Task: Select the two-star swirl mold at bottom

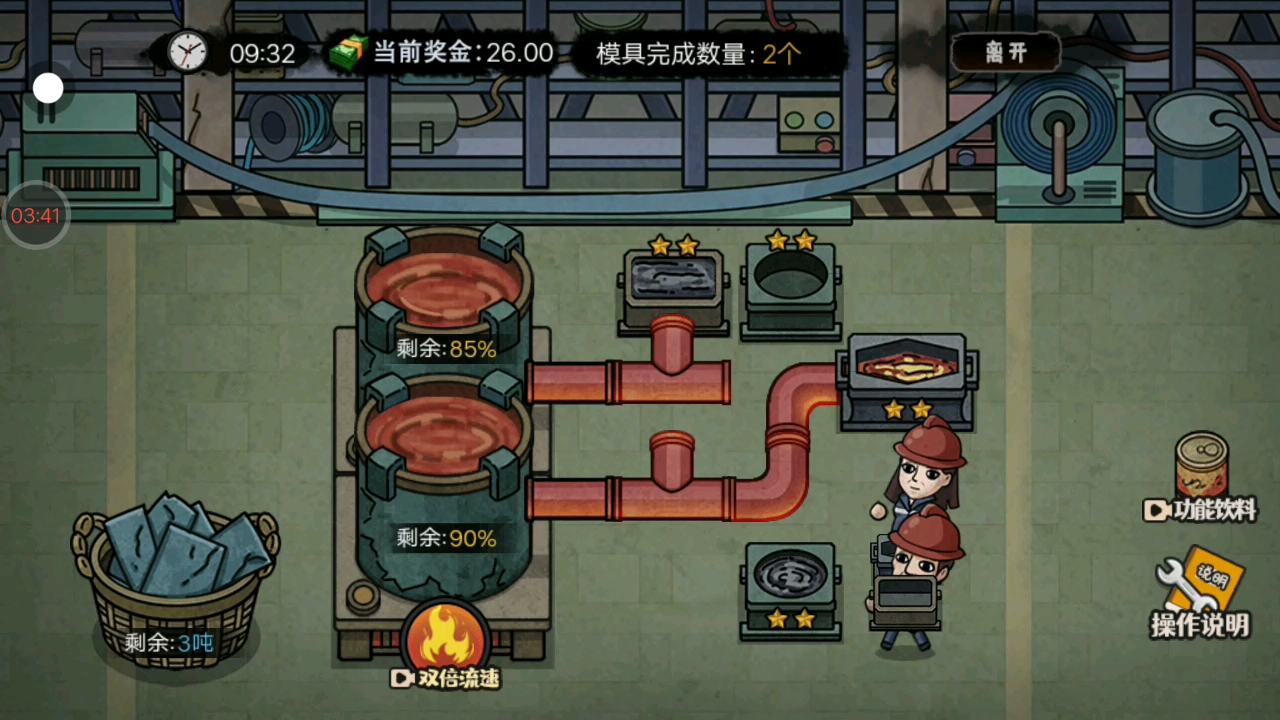Action: tap(790, 585)
